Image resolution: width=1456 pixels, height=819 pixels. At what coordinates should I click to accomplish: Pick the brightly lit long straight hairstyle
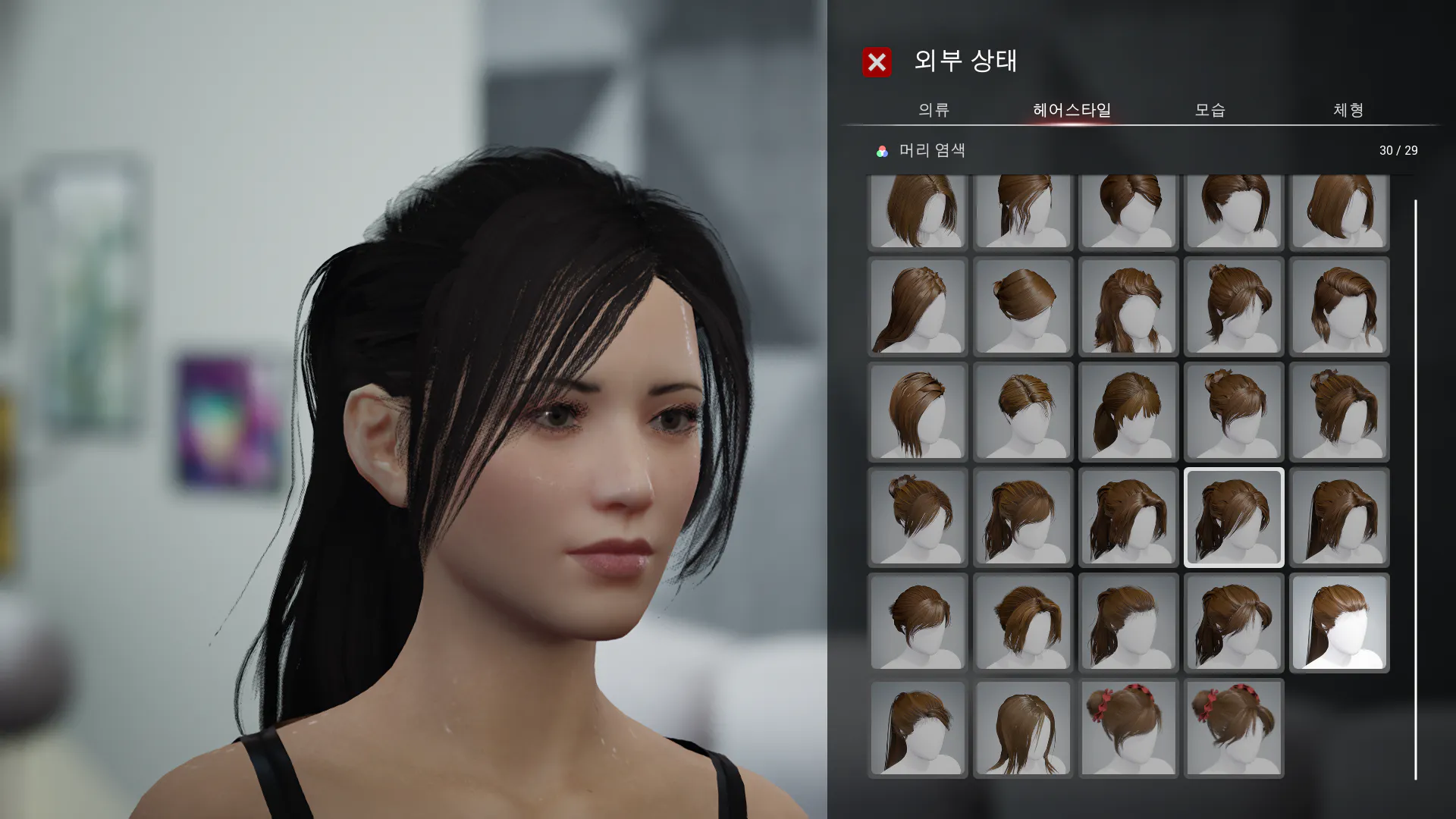[1339, 623]
